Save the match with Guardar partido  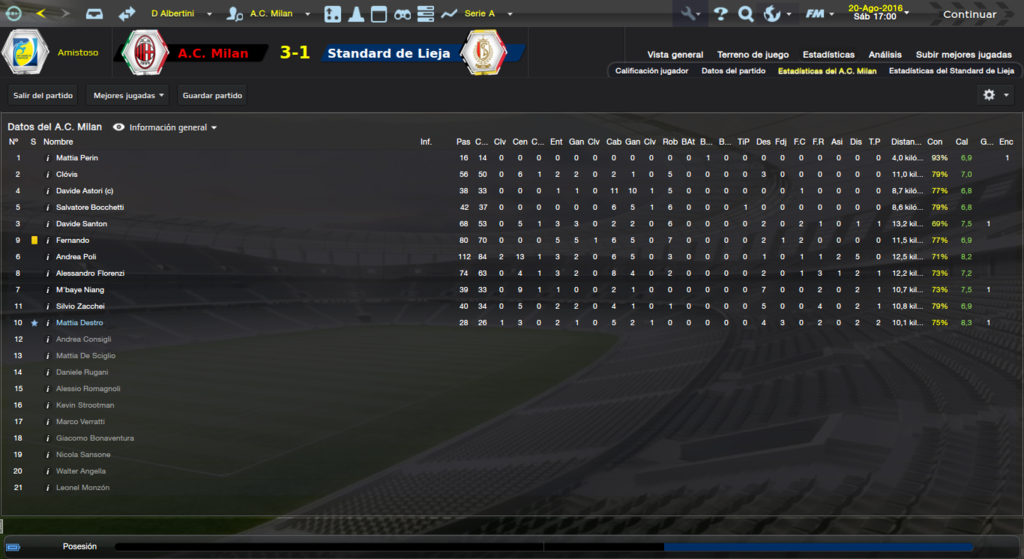pos(212,96)
